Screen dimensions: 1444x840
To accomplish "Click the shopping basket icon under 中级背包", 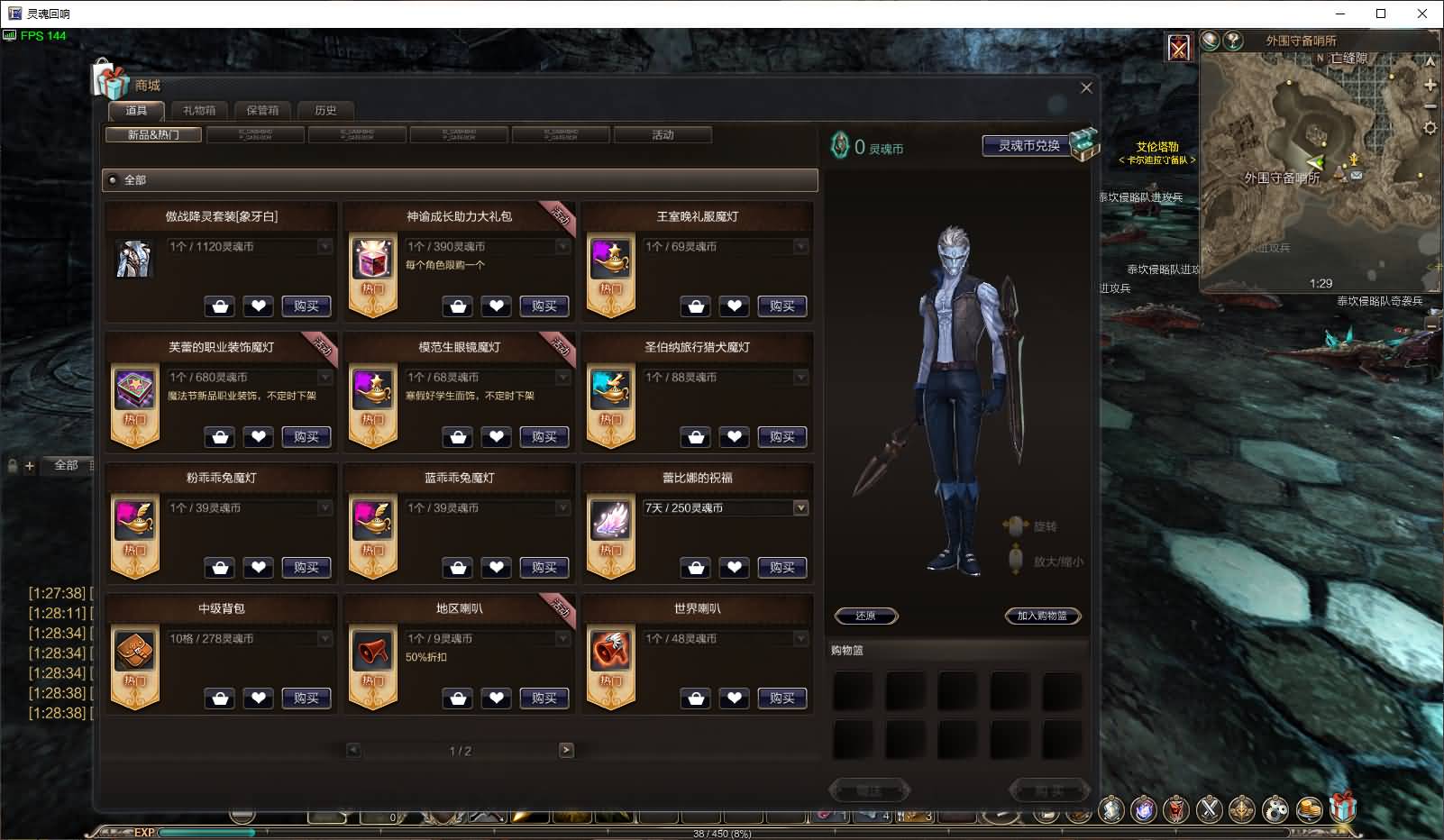I will (218, 698).
